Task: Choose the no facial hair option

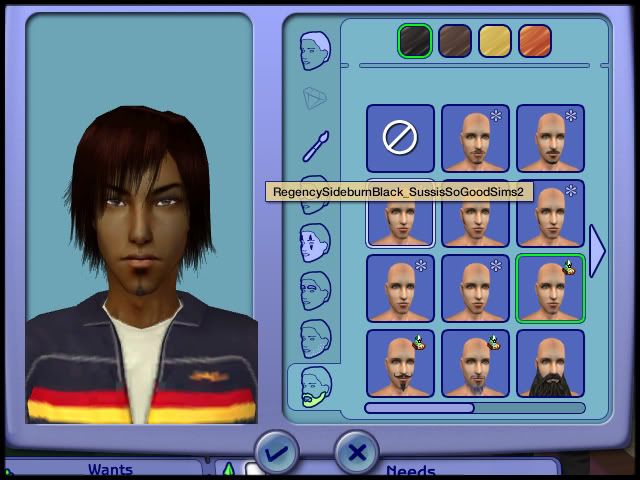Action: click(400, 138)
